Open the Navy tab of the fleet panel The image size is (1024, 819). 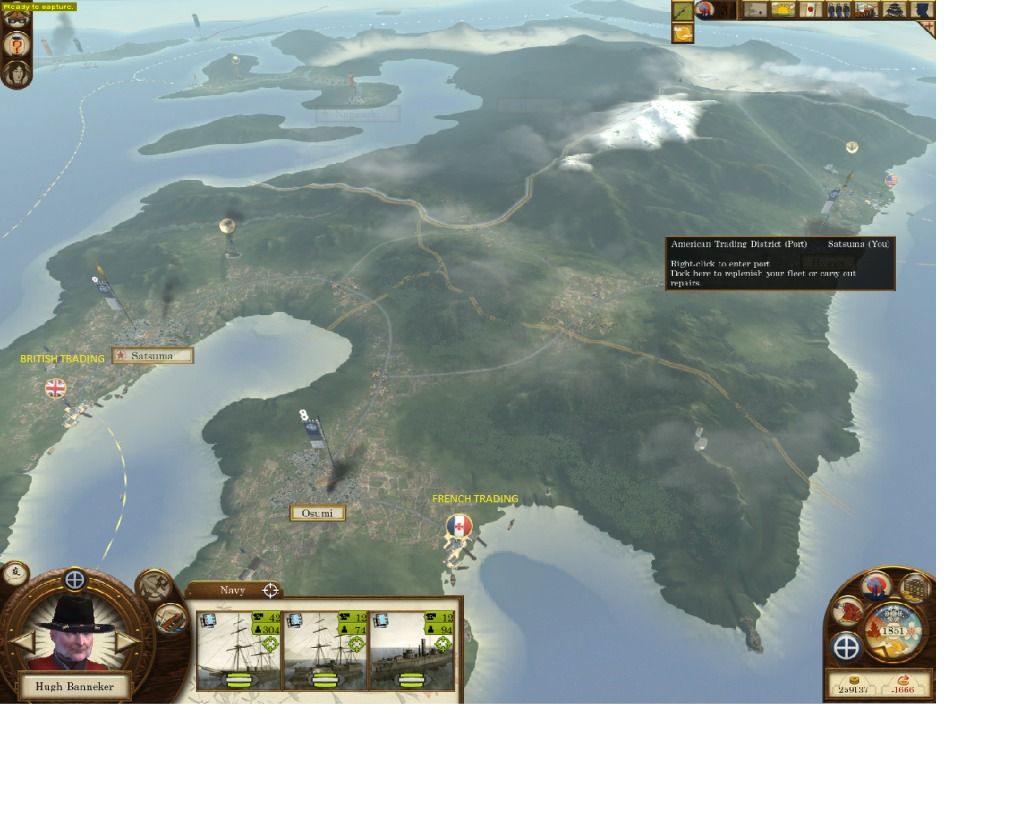[233, 590]
